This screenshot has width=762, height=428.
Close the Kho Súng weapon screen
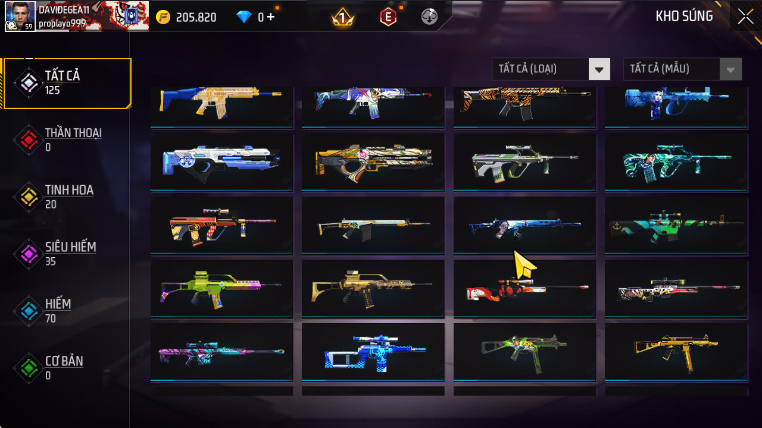coord(745,16)
